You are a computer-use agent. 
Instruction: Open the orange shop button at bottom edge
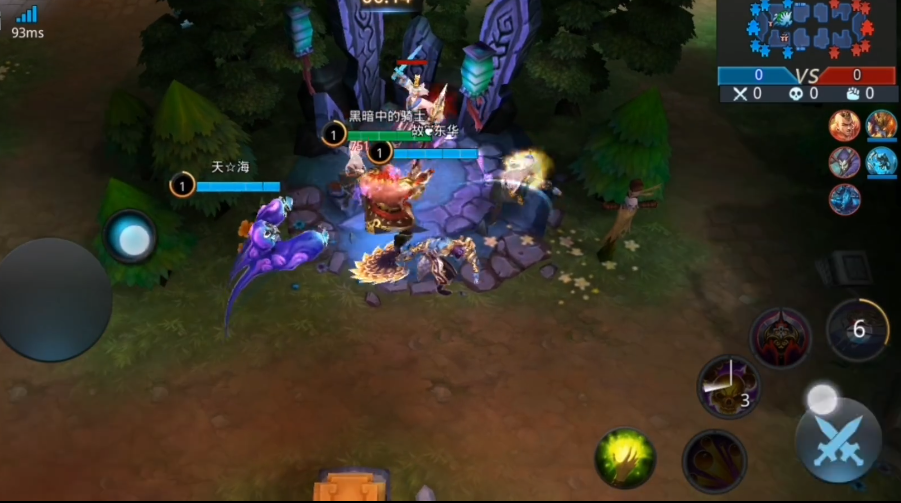coord(347,487)
